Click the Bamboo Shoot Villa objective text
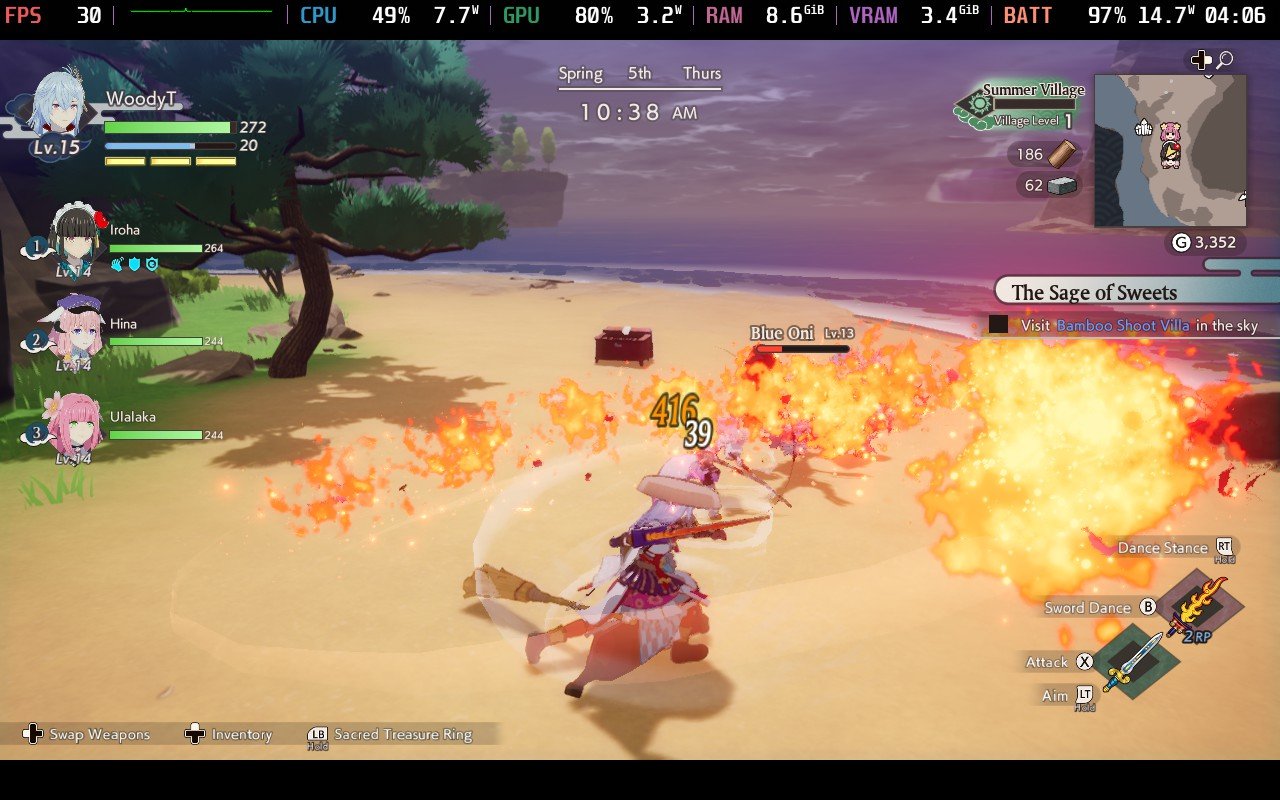This screenshot has width=1280, height=800. 1122,326
